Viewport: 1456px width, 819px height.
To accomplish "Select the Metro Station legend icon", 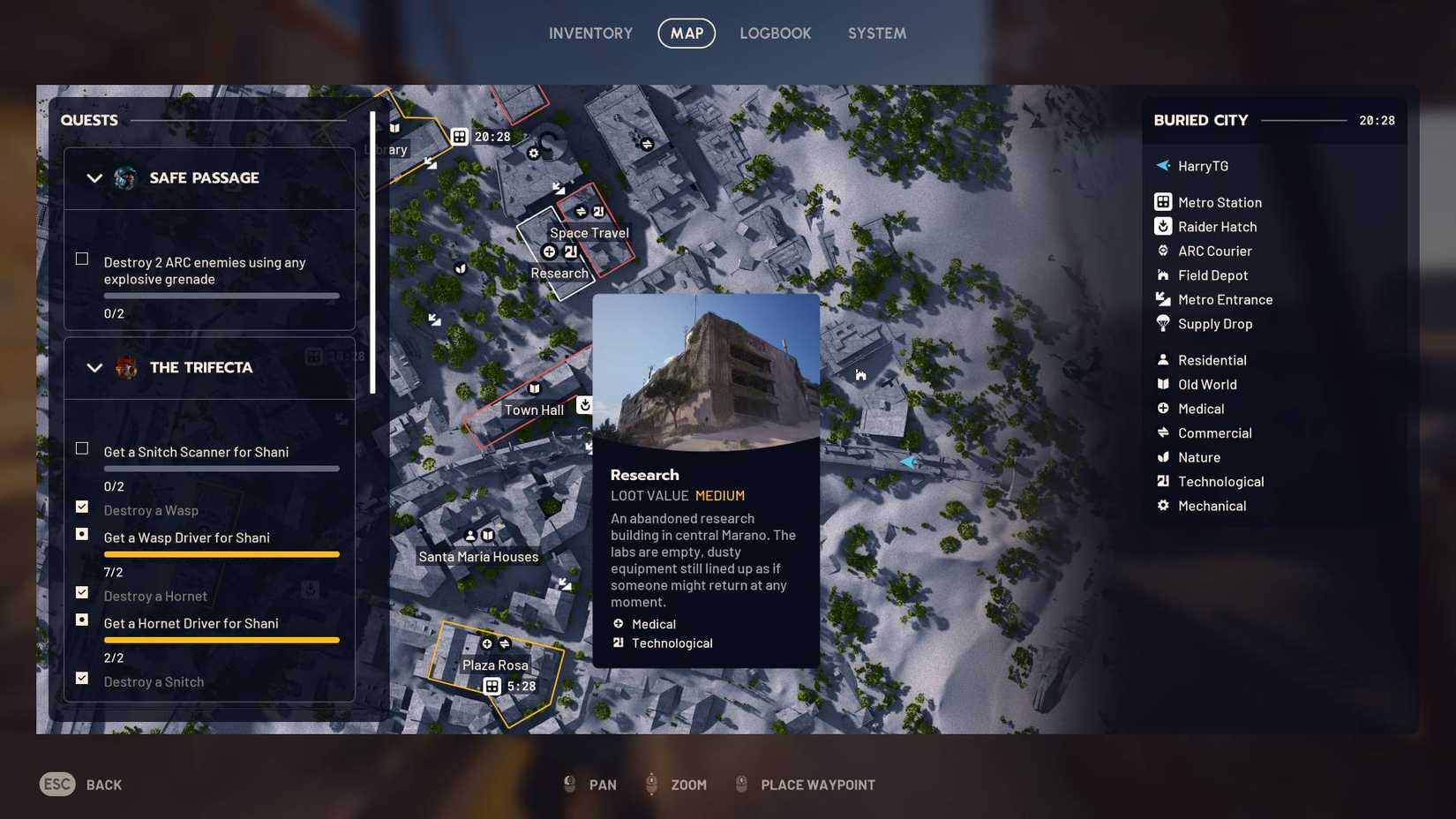I will click(1163, 201).
